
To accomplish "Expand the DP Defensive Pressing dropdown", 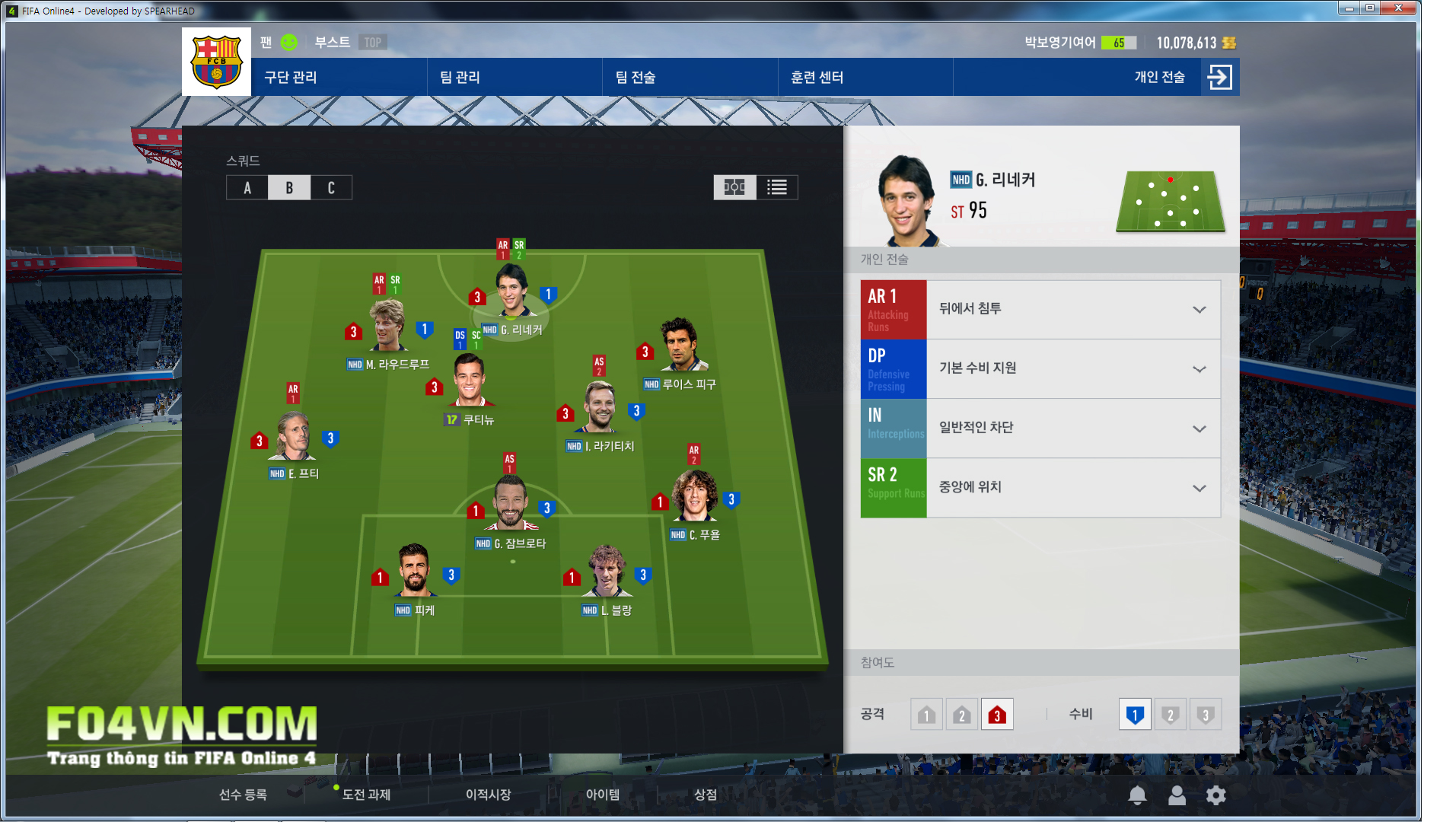I will click(x=1199, y=369).
